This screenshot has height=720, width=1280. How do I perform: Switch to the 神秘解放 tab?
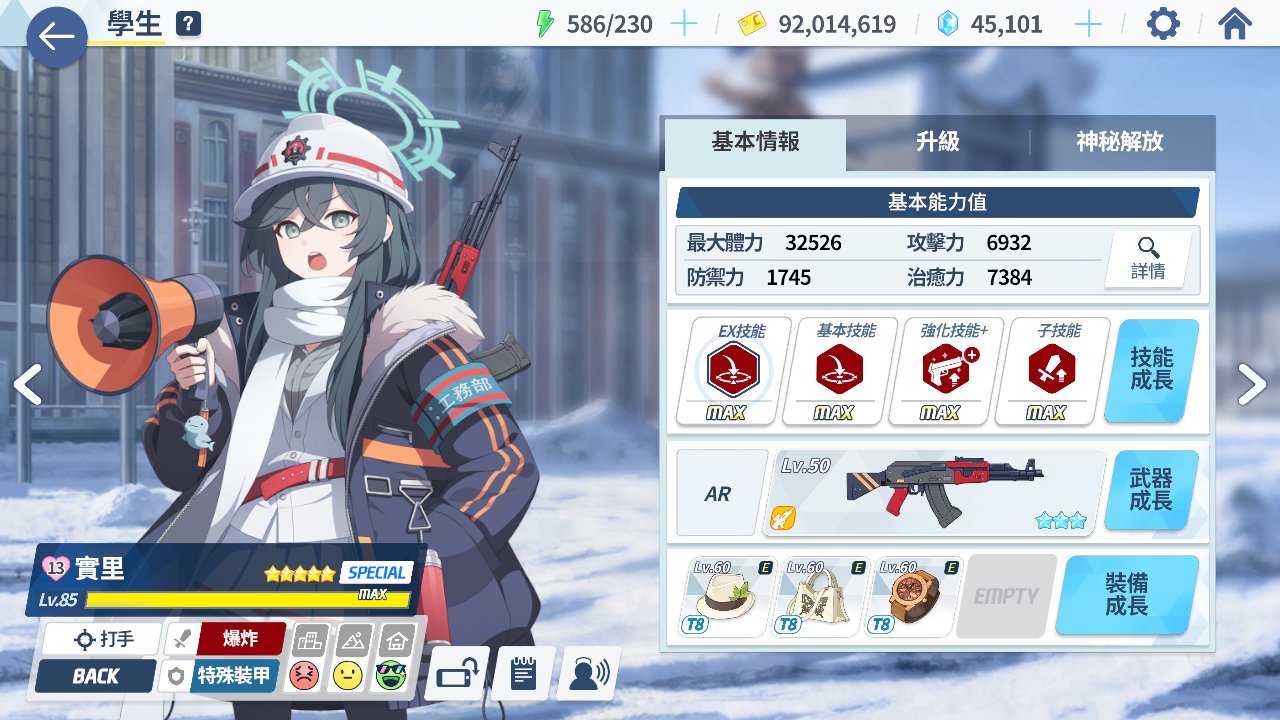pyautogui.click(x=1120, y=142)
